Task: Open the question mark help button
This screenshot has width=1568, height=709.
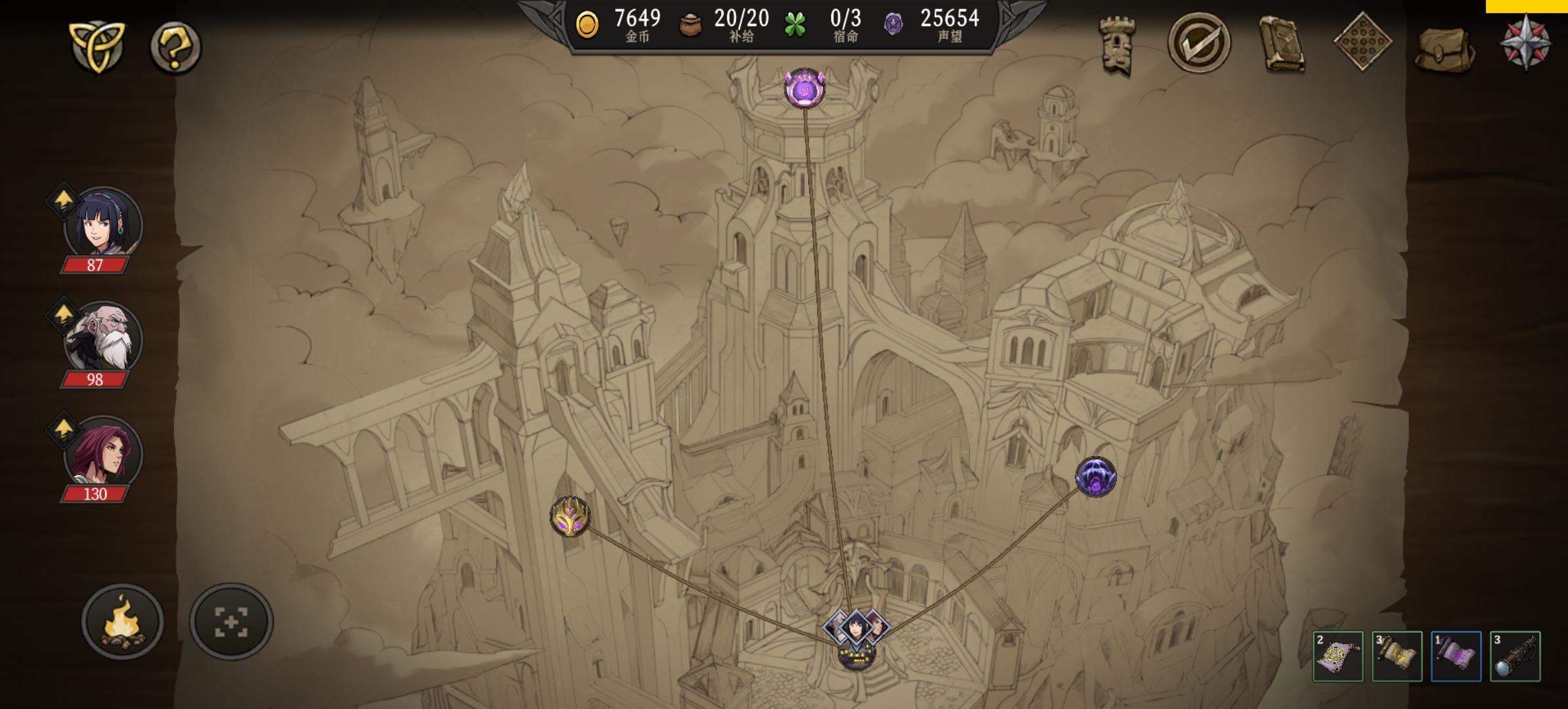Action: pyautogui.click(x=175, y=47)
